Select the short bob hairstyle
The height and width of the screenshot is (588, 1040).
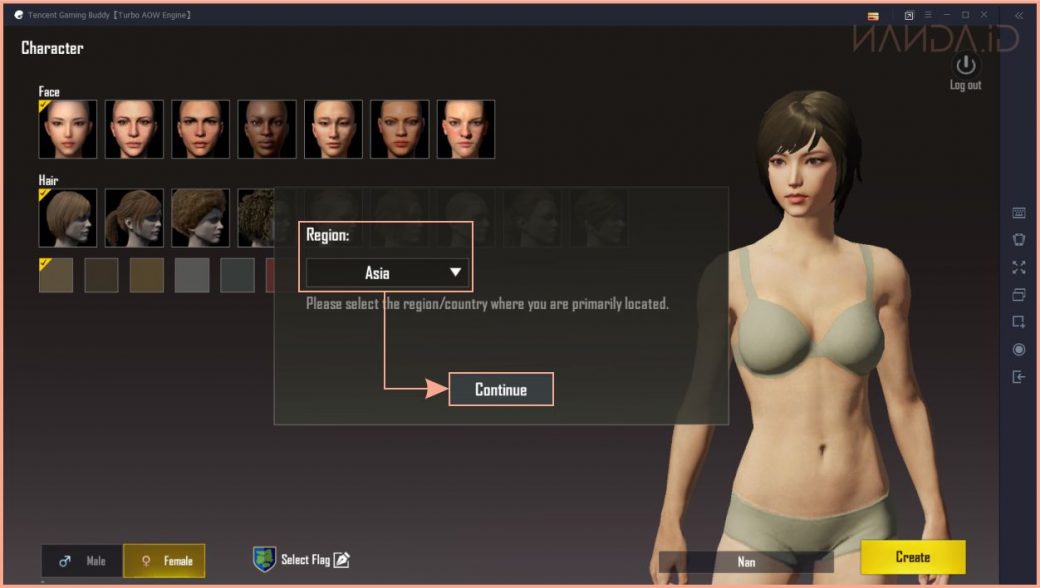click(68, 218)
